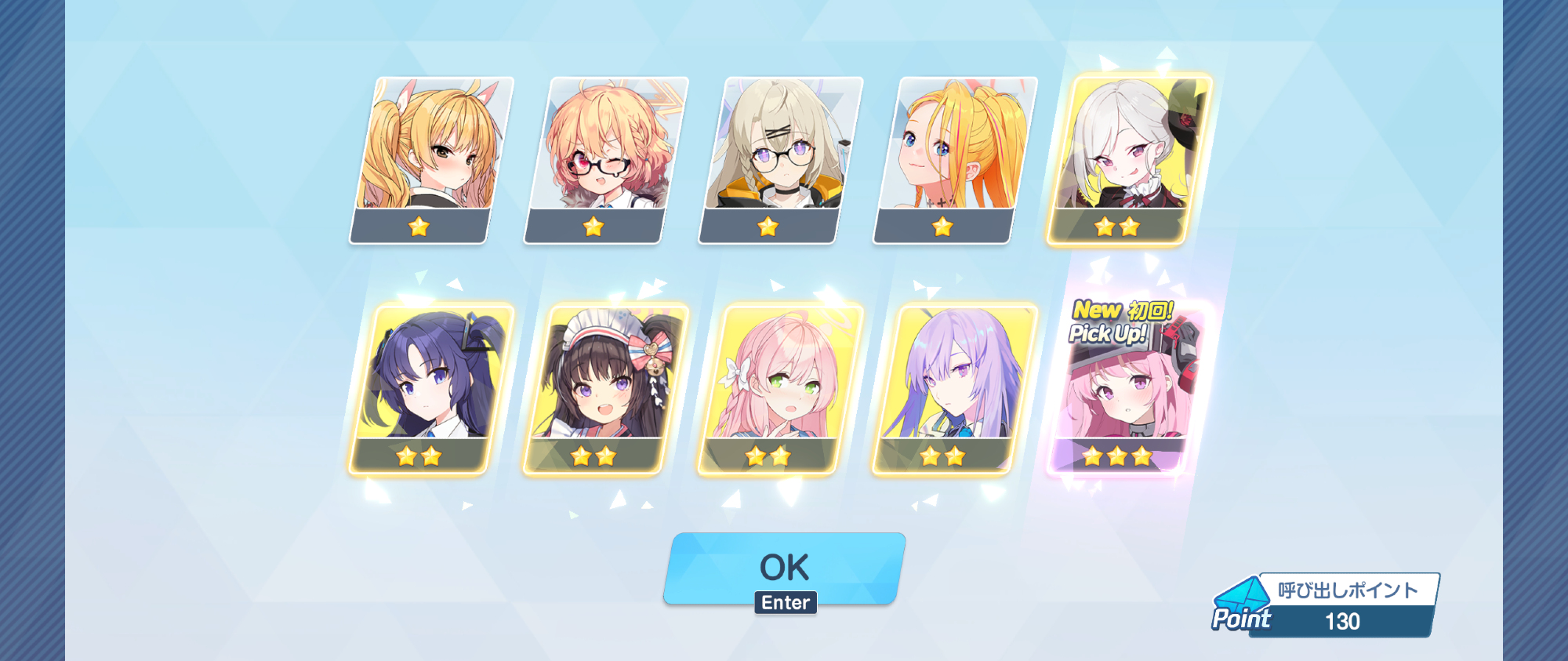Select the long purple-haired girl card
Viewport: 1568px width, 661px height.
tap(954, 388)
